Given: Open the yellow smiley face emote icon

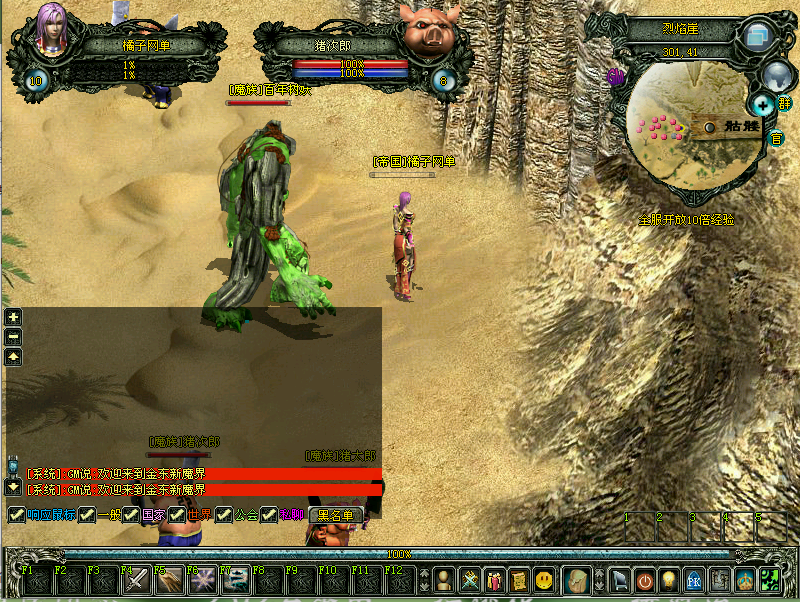Looking at the screenshot, I should coord(544,579).
